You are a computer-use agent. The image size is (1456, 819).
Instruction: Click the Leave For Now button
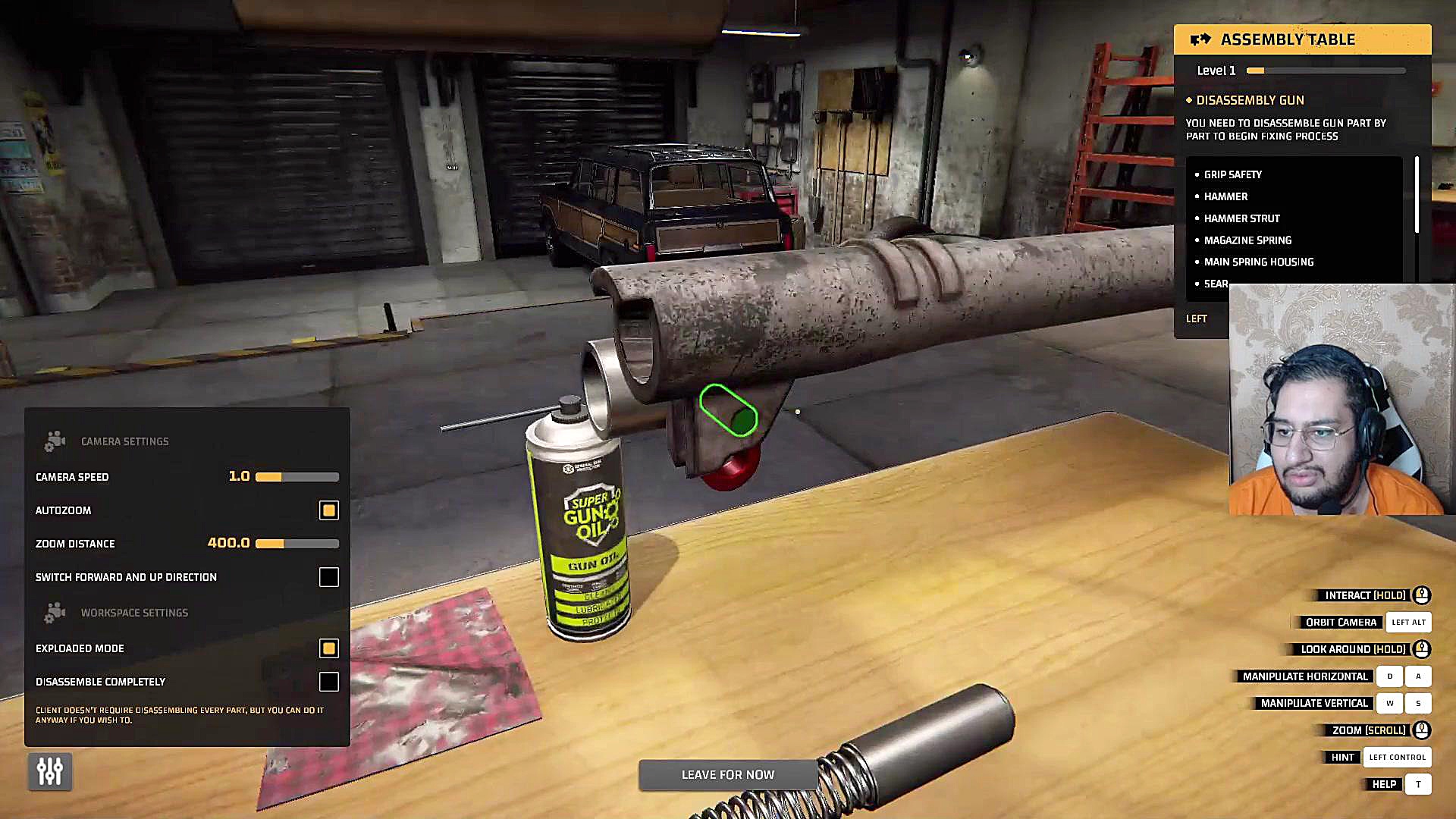pos(727,774)
